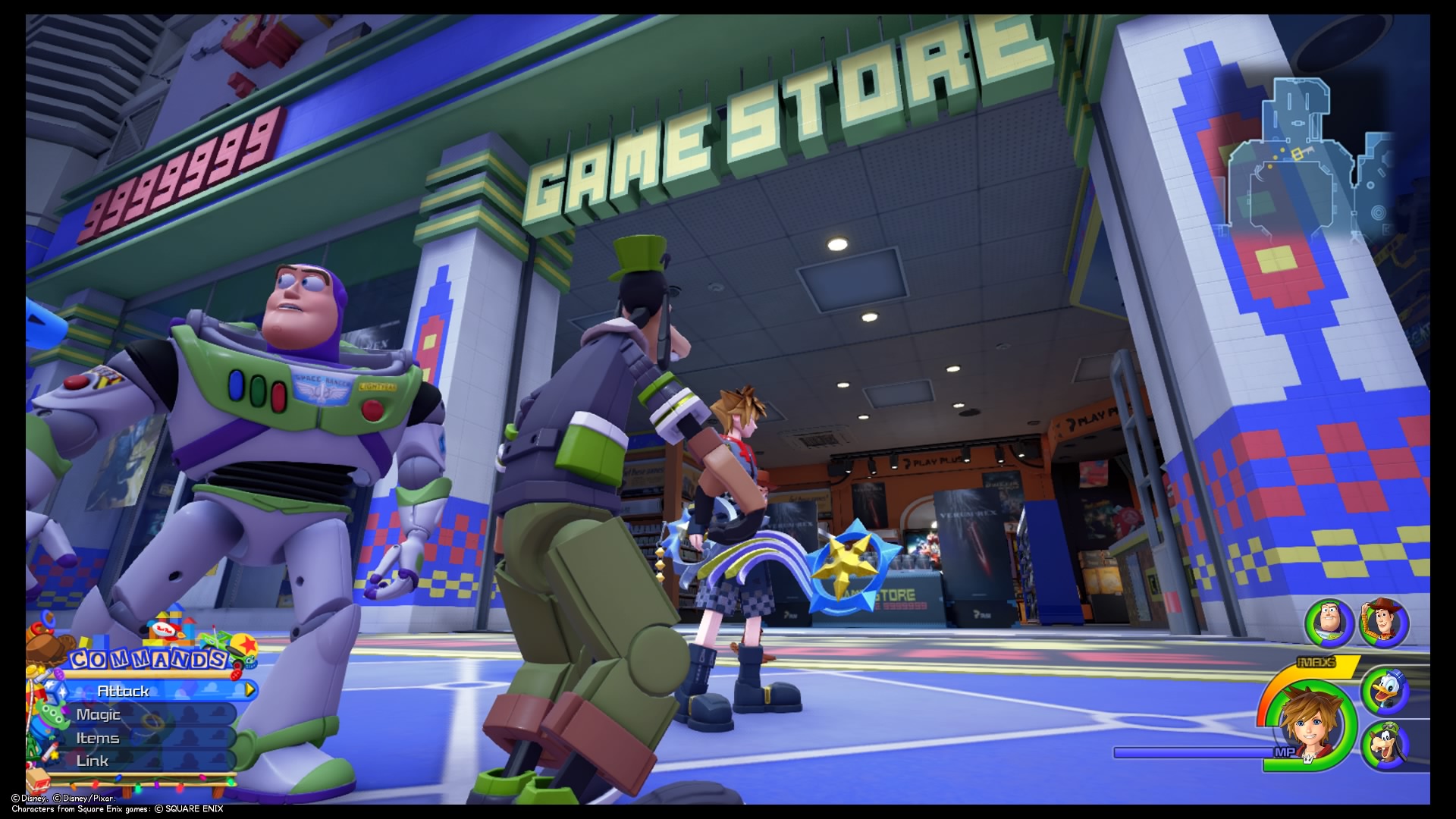Image resolution: width=1456 pixels, height=819 pixels.
Task: Choose the Link command
Action: coord(93,761)
